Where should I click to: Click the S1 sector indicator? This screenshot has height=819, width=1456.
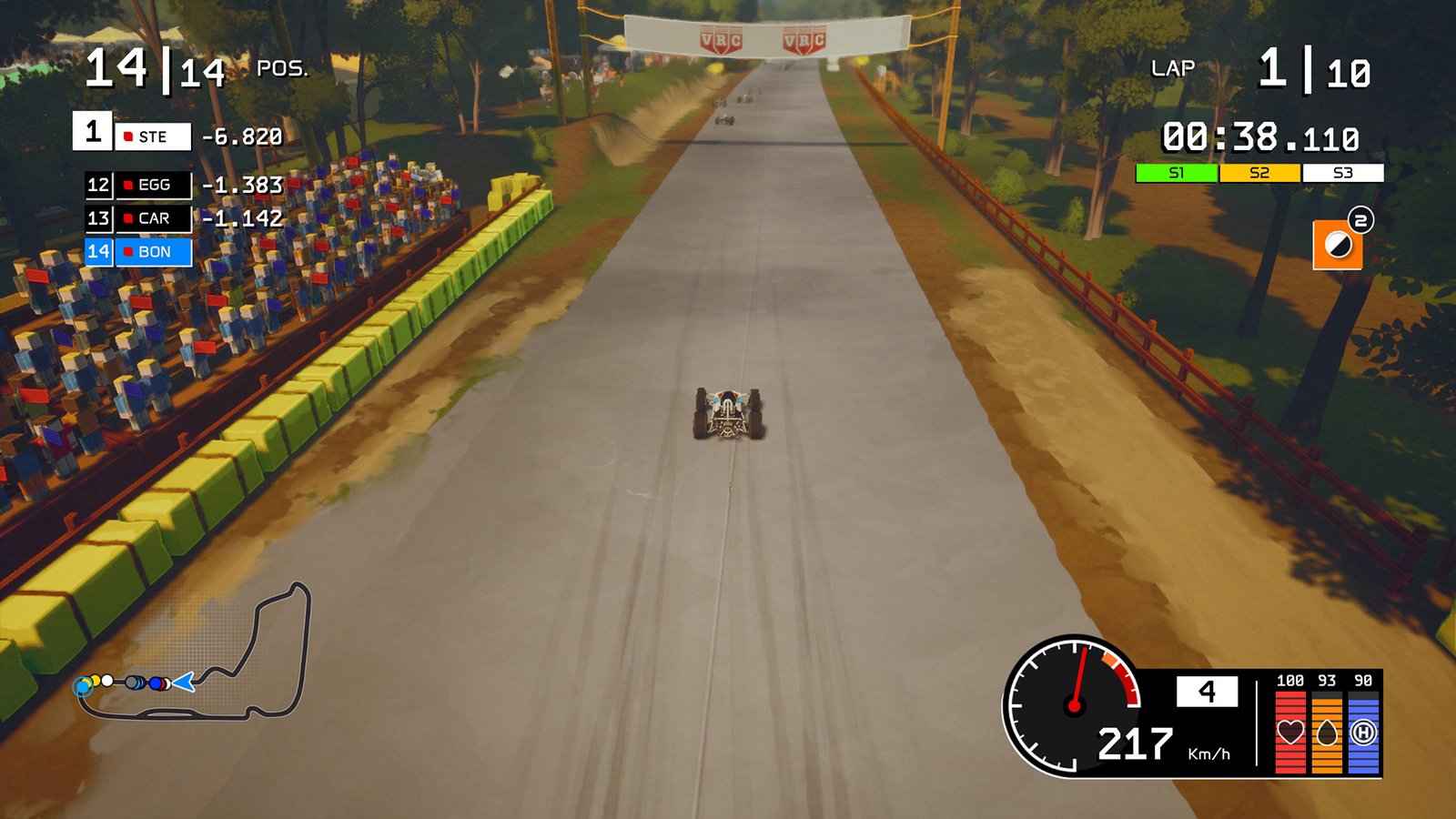click(x=1176, y=173)
